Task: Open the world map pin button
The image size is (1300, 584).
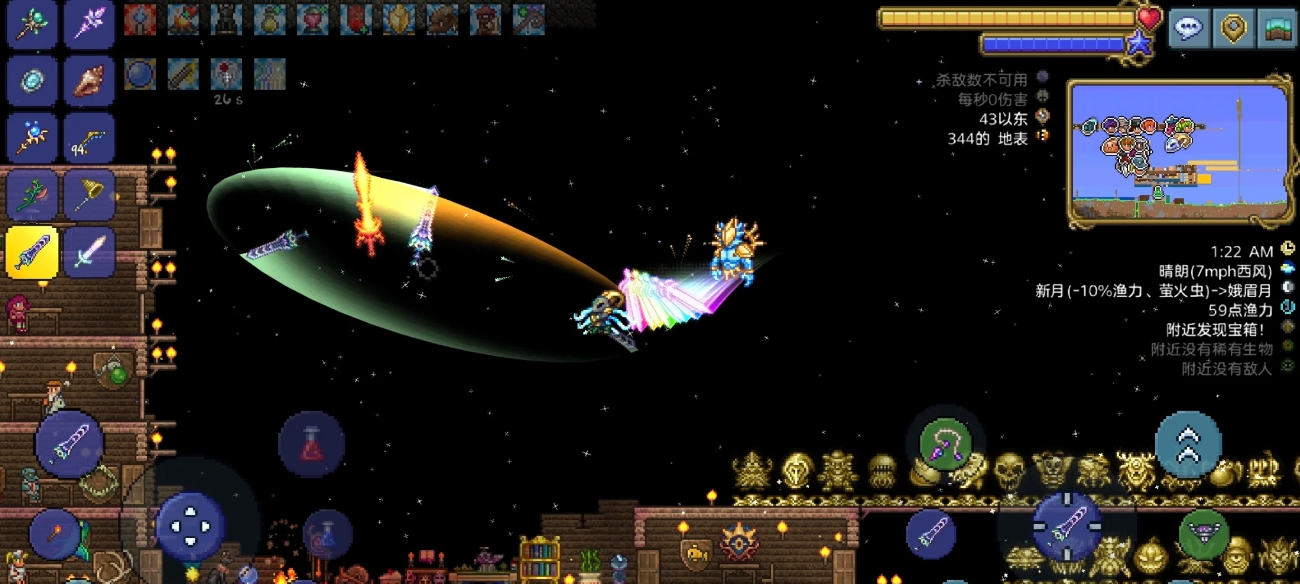Action: (1234, 28)
